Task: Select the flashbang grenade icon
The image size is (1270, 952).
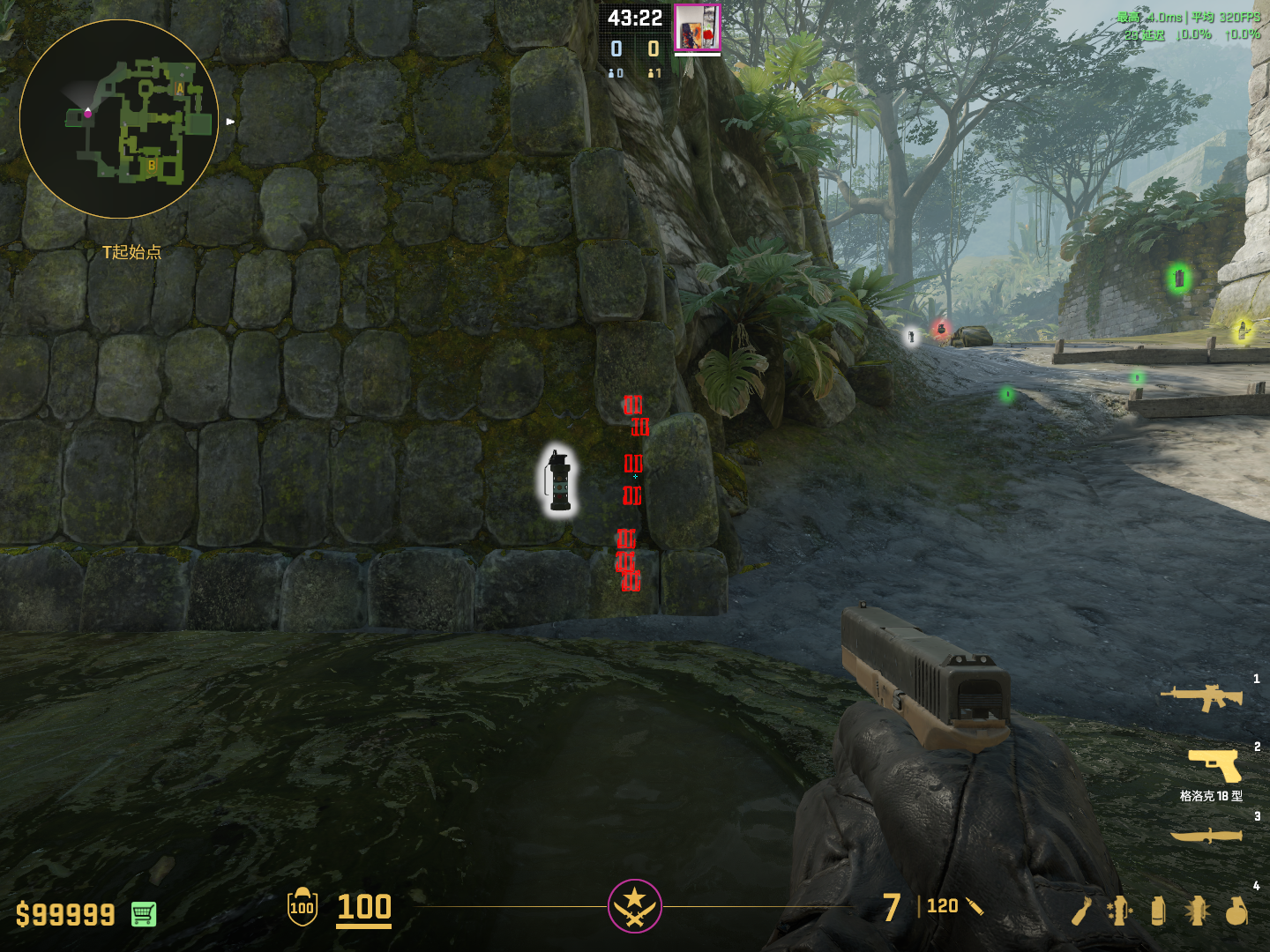Action: pos(1197,911)
